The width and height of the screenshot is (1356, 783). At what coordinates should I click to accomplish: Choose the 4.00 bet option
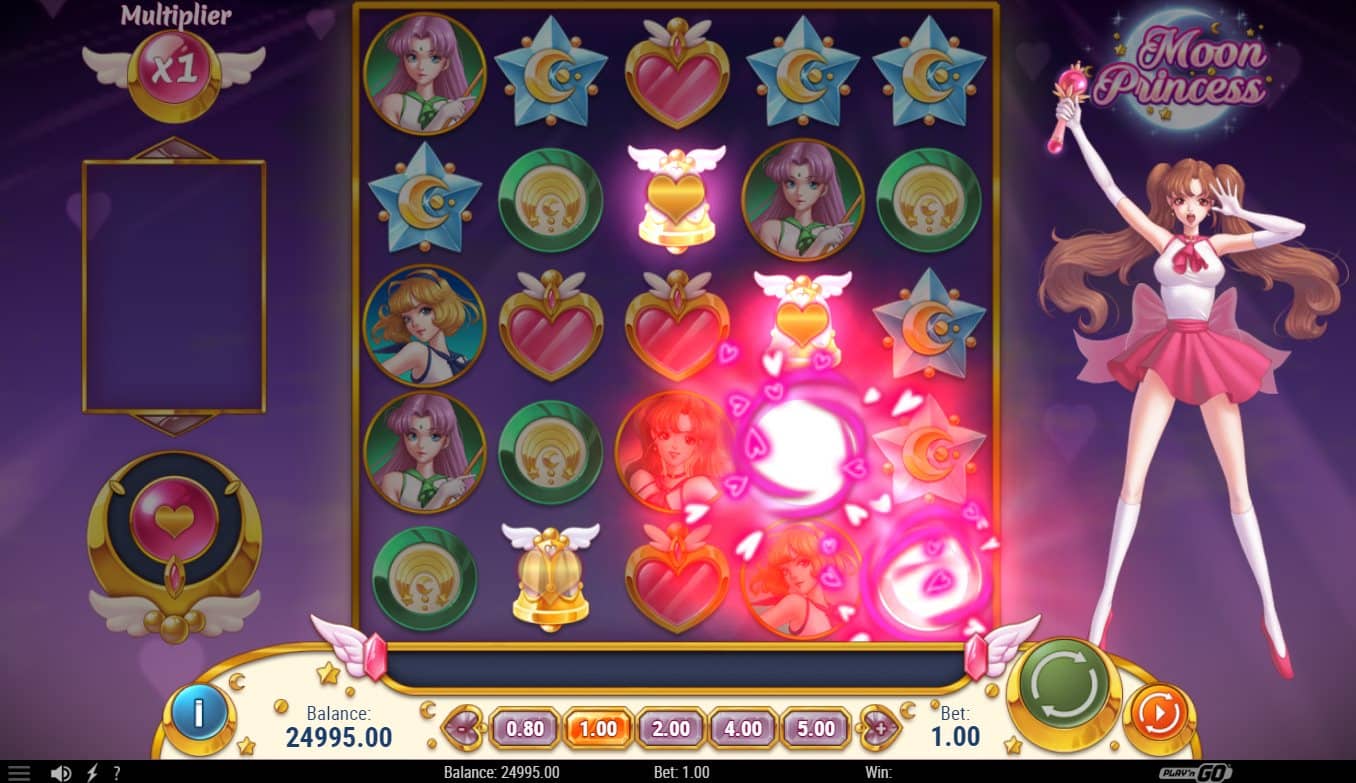[x=743, y=729]
